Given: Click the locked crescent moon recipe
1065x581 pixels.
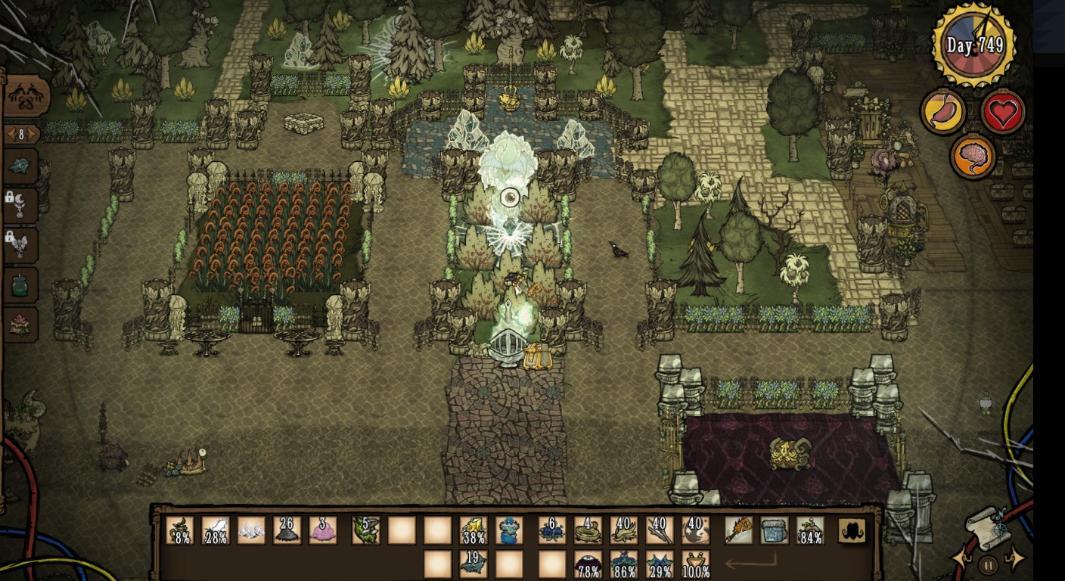Looking at the screenshot, I should click(21, 206).
